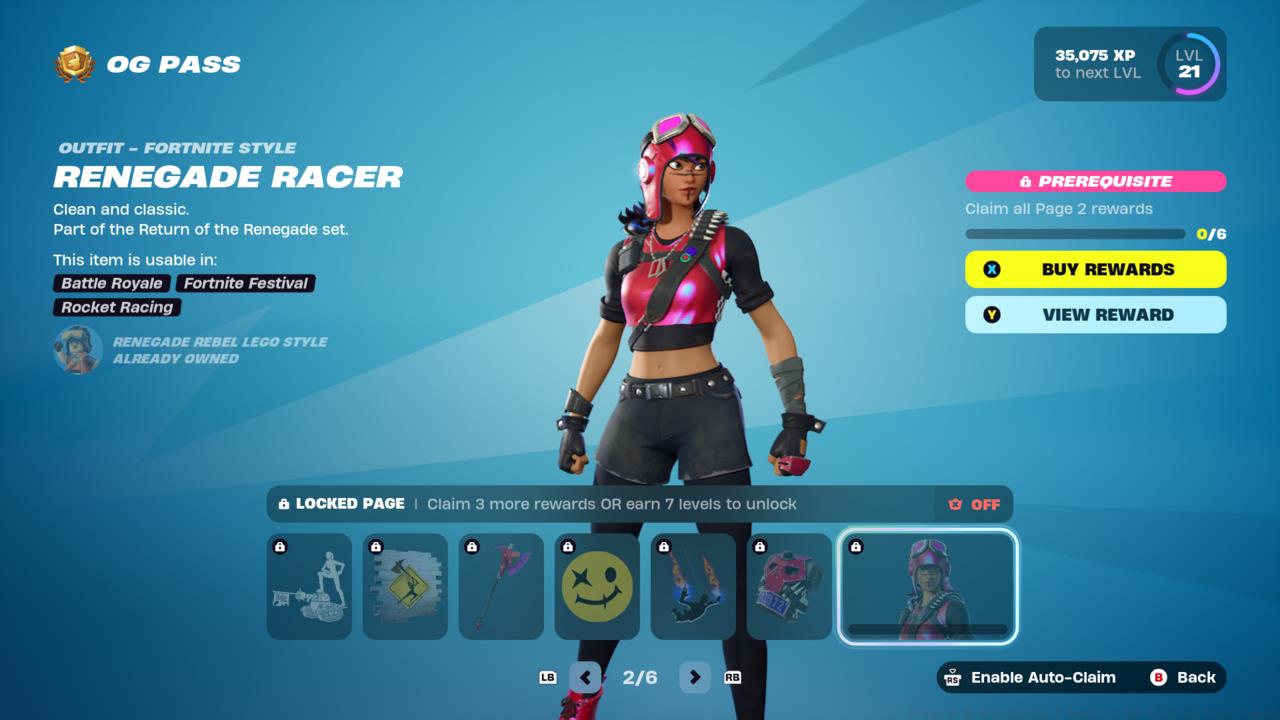Select the Renegade Racer outfit reward tile

pos(927,586)
